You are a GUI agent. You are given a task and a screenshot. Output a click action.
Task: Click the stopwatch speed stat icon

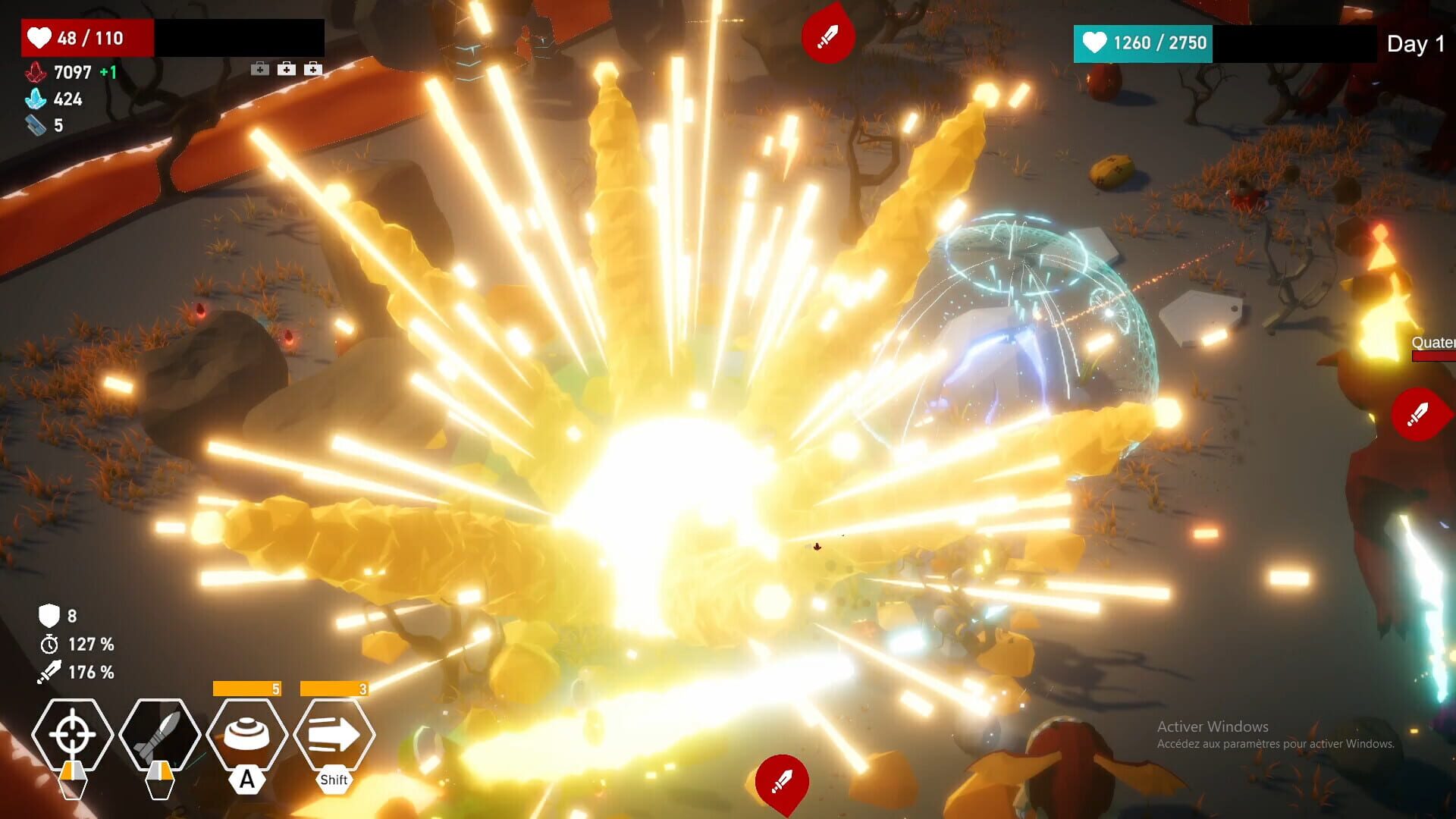tap(49, 645)
